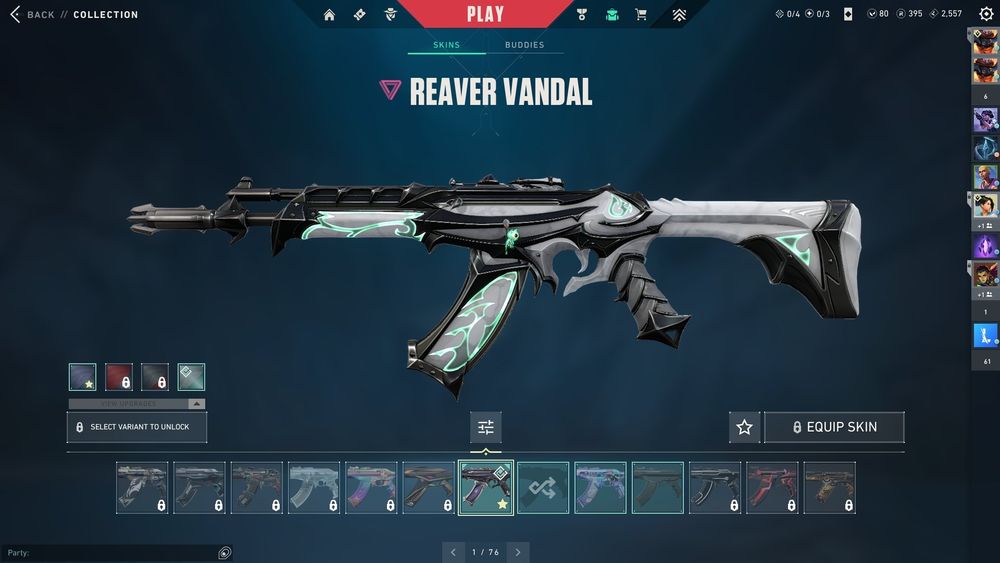This screenshot has height=563, width=1000.
Task: Switch to the Buddies tab
Action: pyautogui.click(x=524, y=45)
